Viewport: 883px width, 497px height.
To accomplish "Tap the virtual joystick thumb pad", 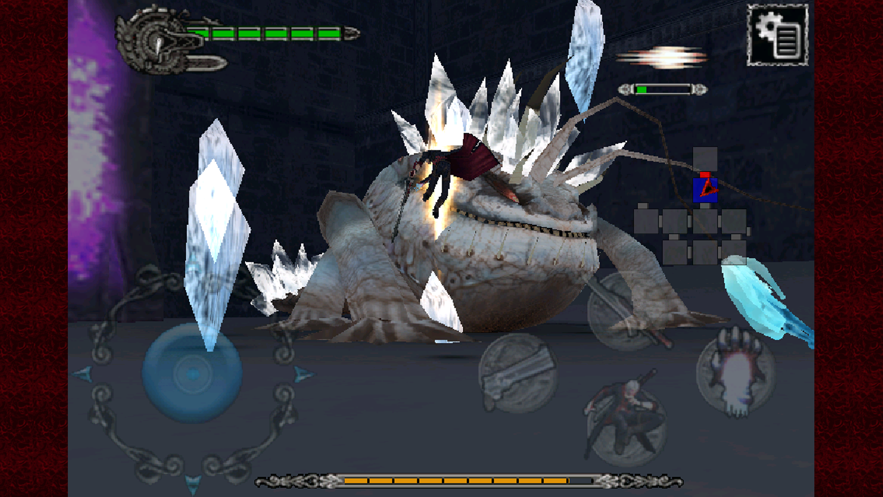I will pyautogui.click(x=191, y=371).
